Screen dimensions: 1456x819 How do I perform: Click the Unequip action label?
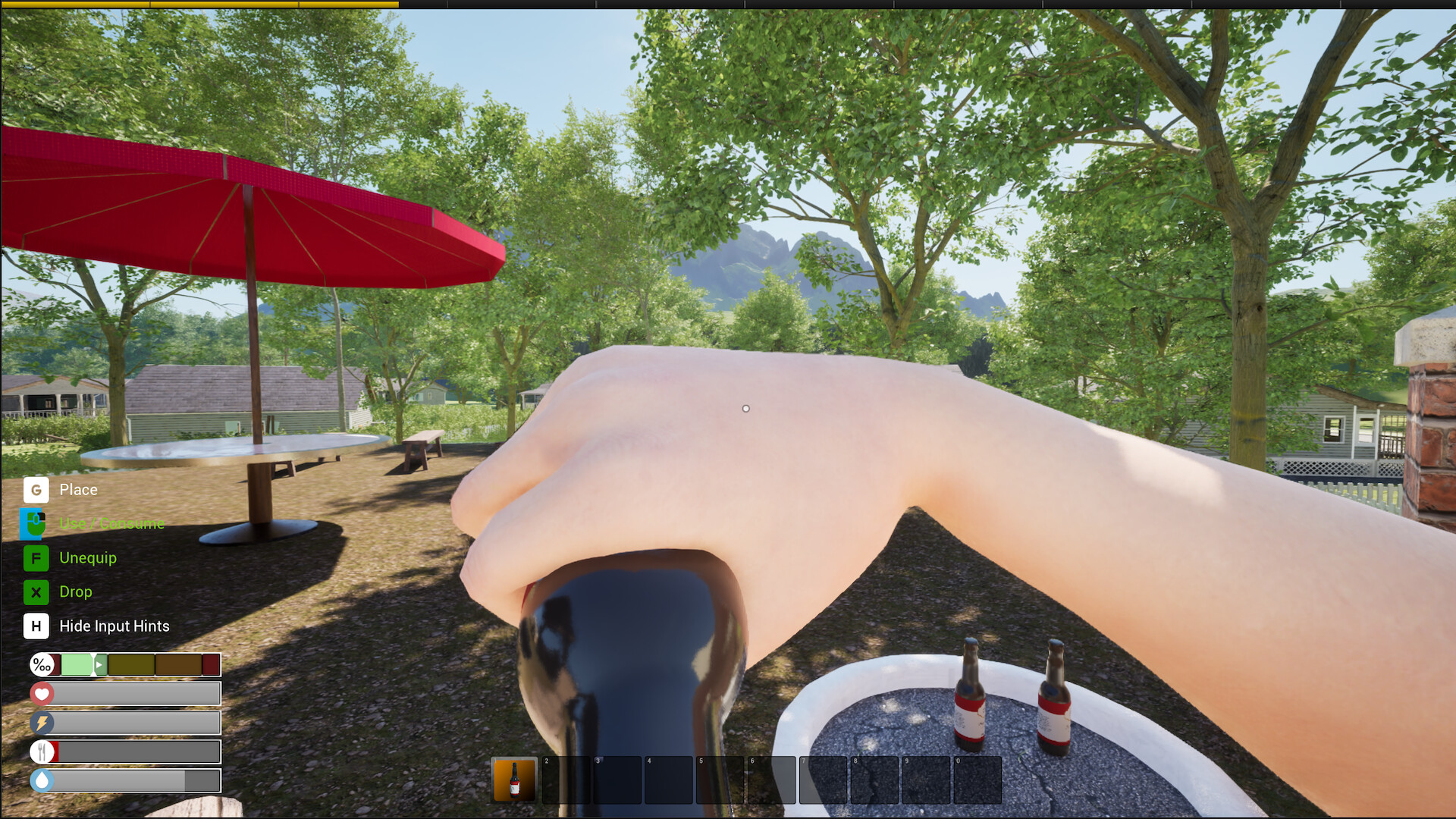tap(87, 558)
